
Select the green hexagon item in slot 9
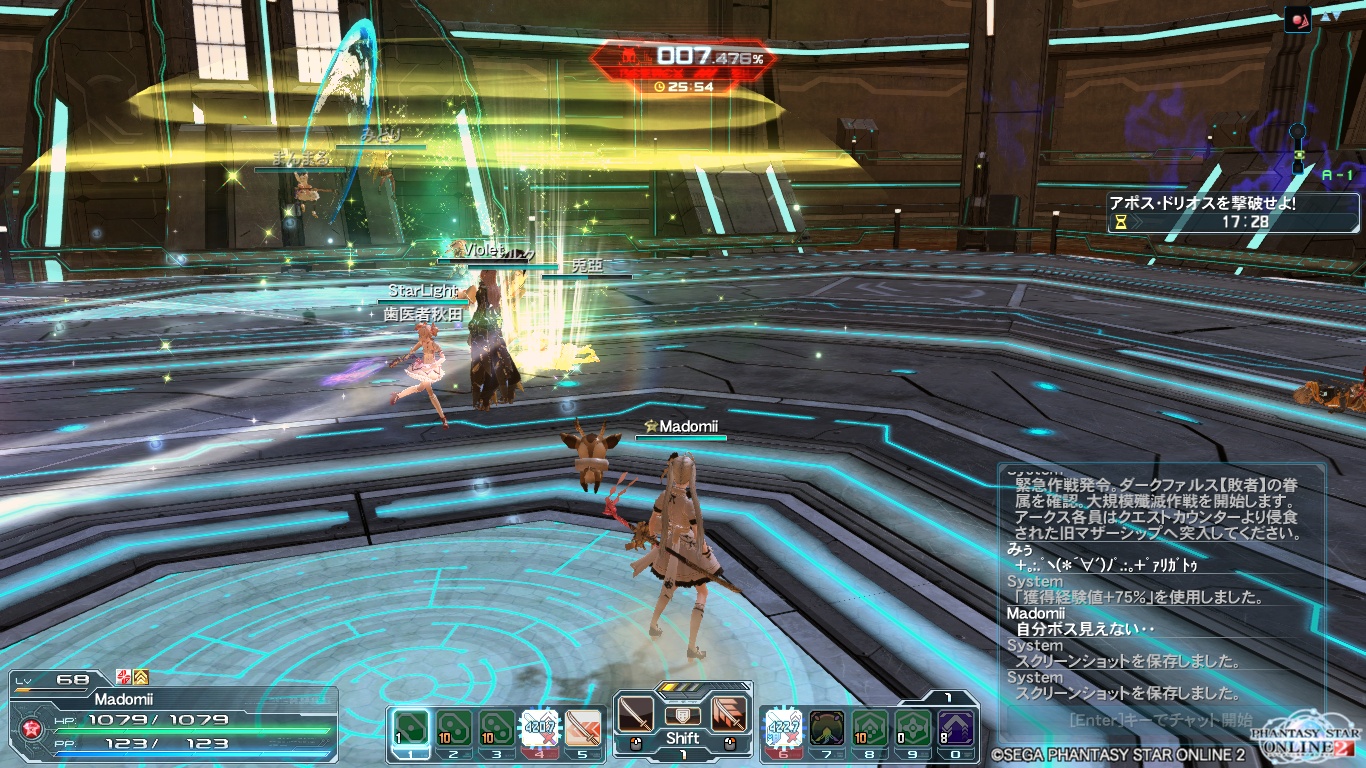[x=913, y=727]
